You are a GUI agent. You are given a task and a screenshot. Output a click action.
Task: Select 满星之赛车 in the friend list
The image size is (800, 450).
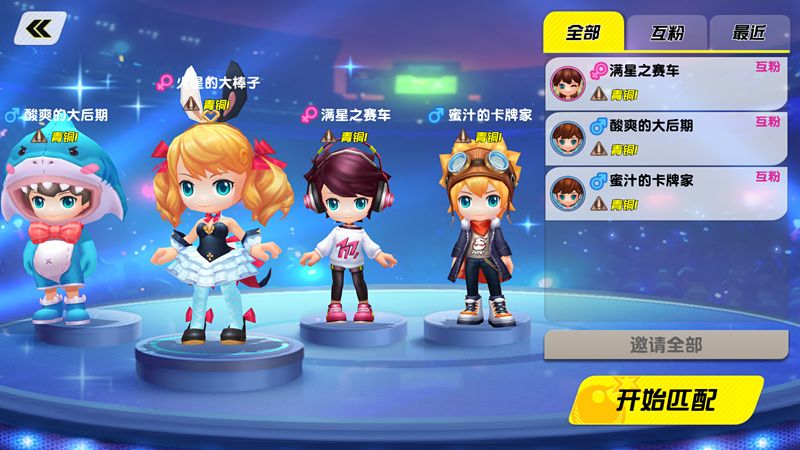point(666,82)
